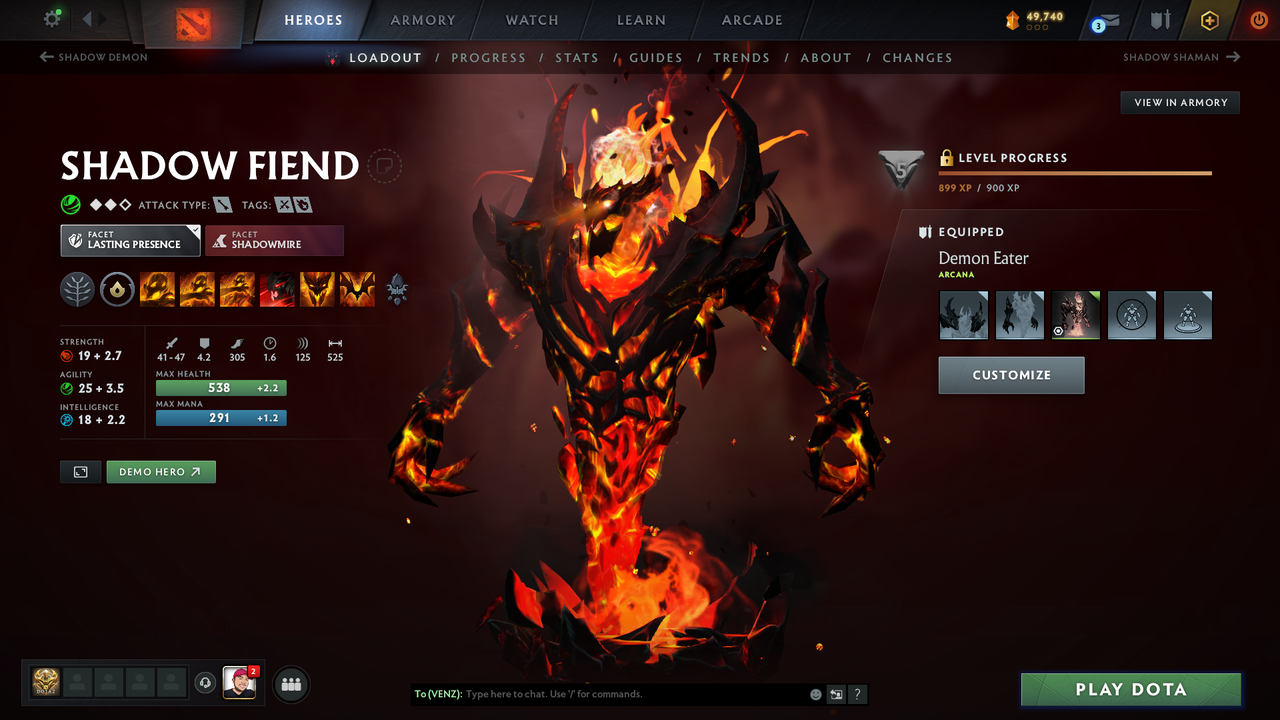Image resolution: width=1280 pixels, height=720 pixels.
Task: Open the Requiem of Souls ability icon
Action: pos(357,289)
